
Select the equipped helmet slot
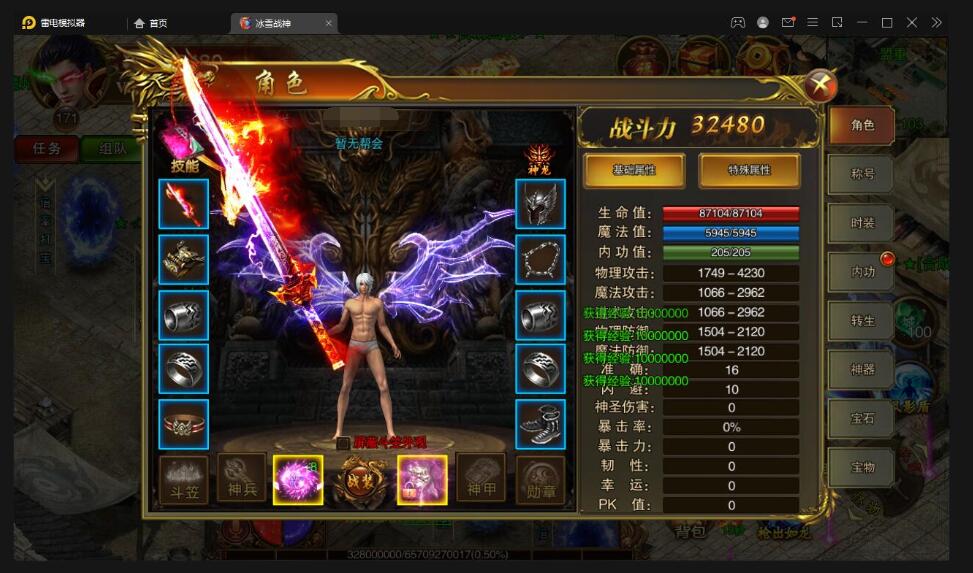(x=540, y=204)
